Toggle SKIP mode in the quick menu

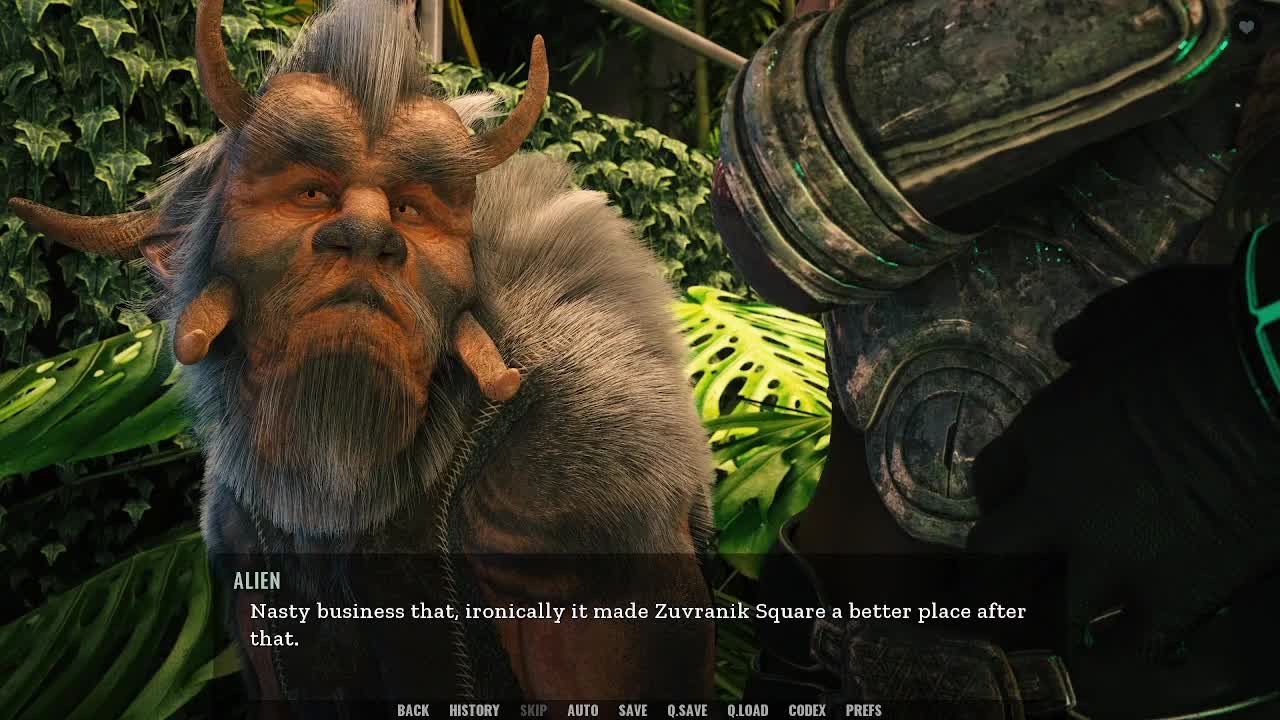(x=533, y=710)
